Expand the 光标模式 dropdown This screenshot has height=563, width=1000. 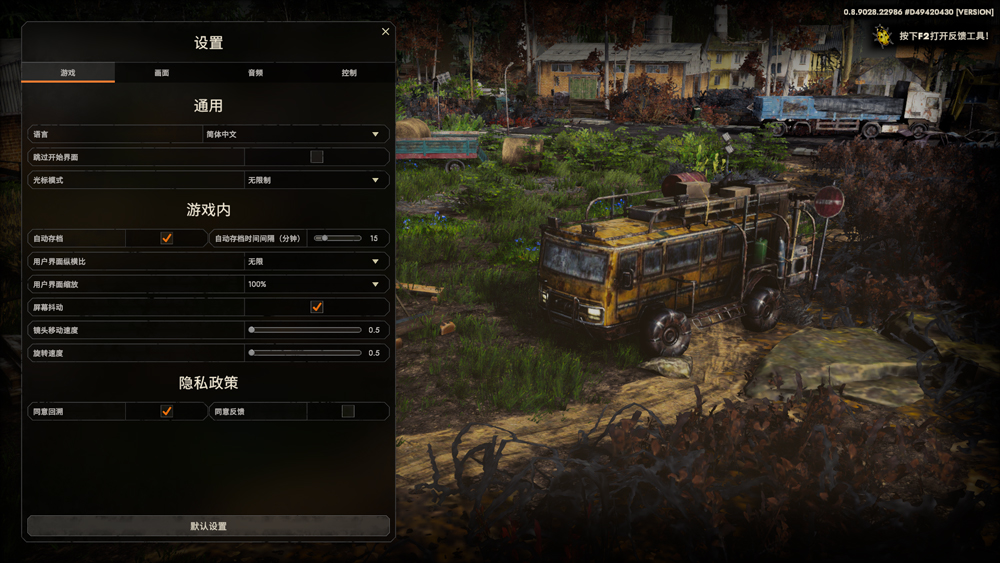(x=316, y=181)
